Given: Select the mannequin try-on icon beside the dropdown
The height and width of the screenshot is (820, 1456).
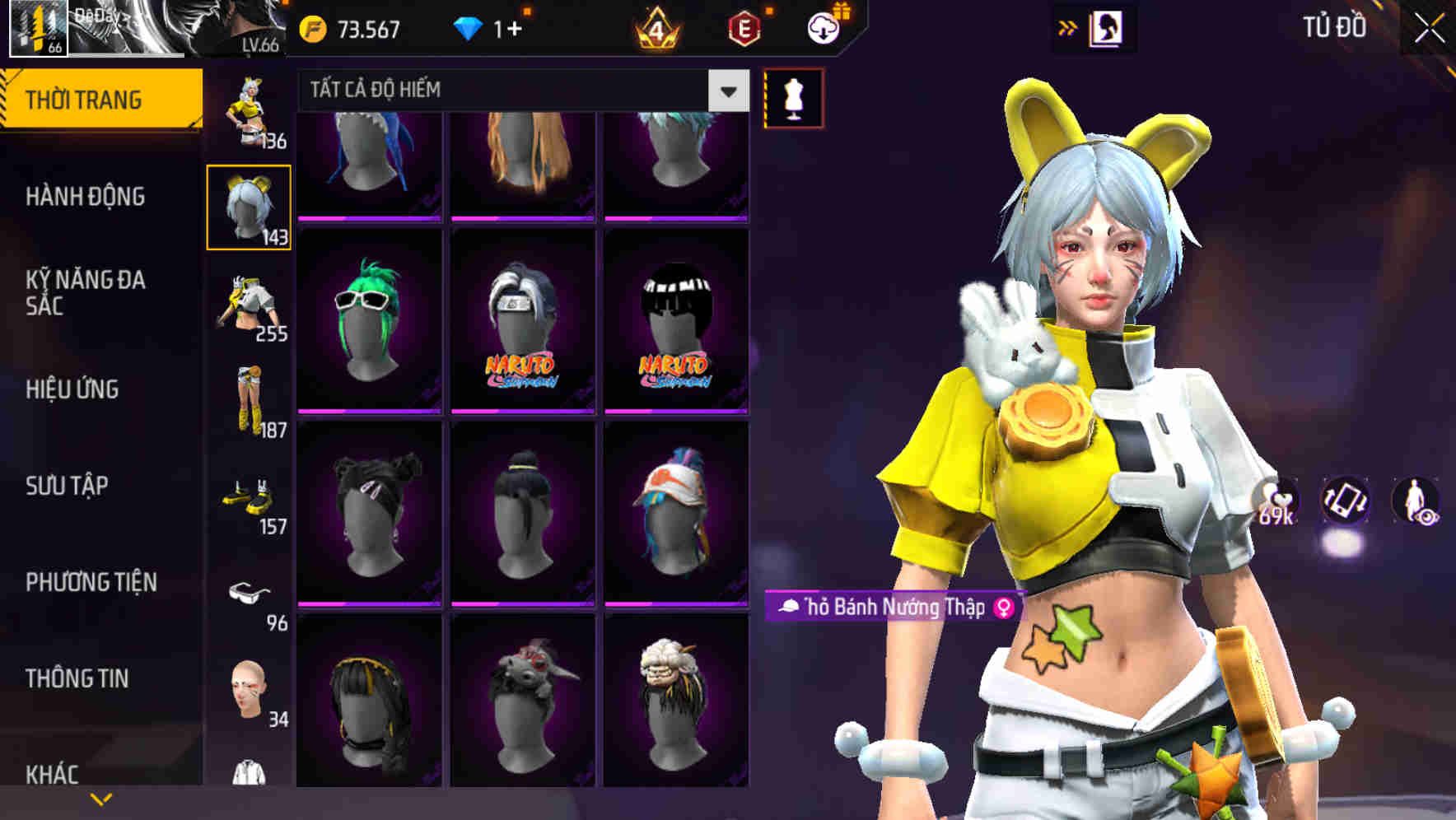Looking at the screenshot, I should [794, 98].
